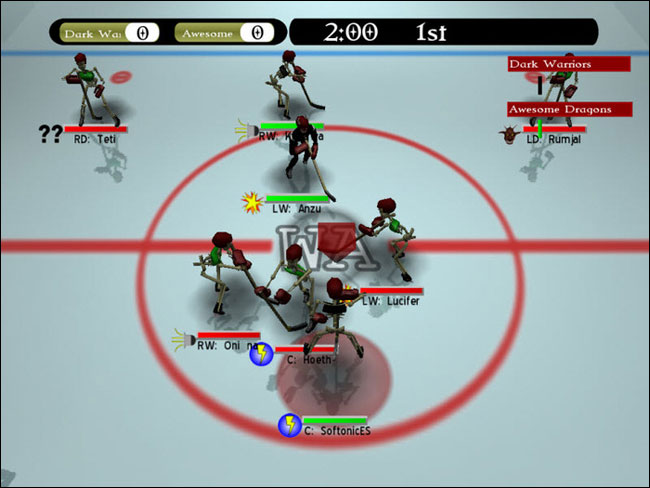Select left defender Rumjal's name tag

pos(553,139)
